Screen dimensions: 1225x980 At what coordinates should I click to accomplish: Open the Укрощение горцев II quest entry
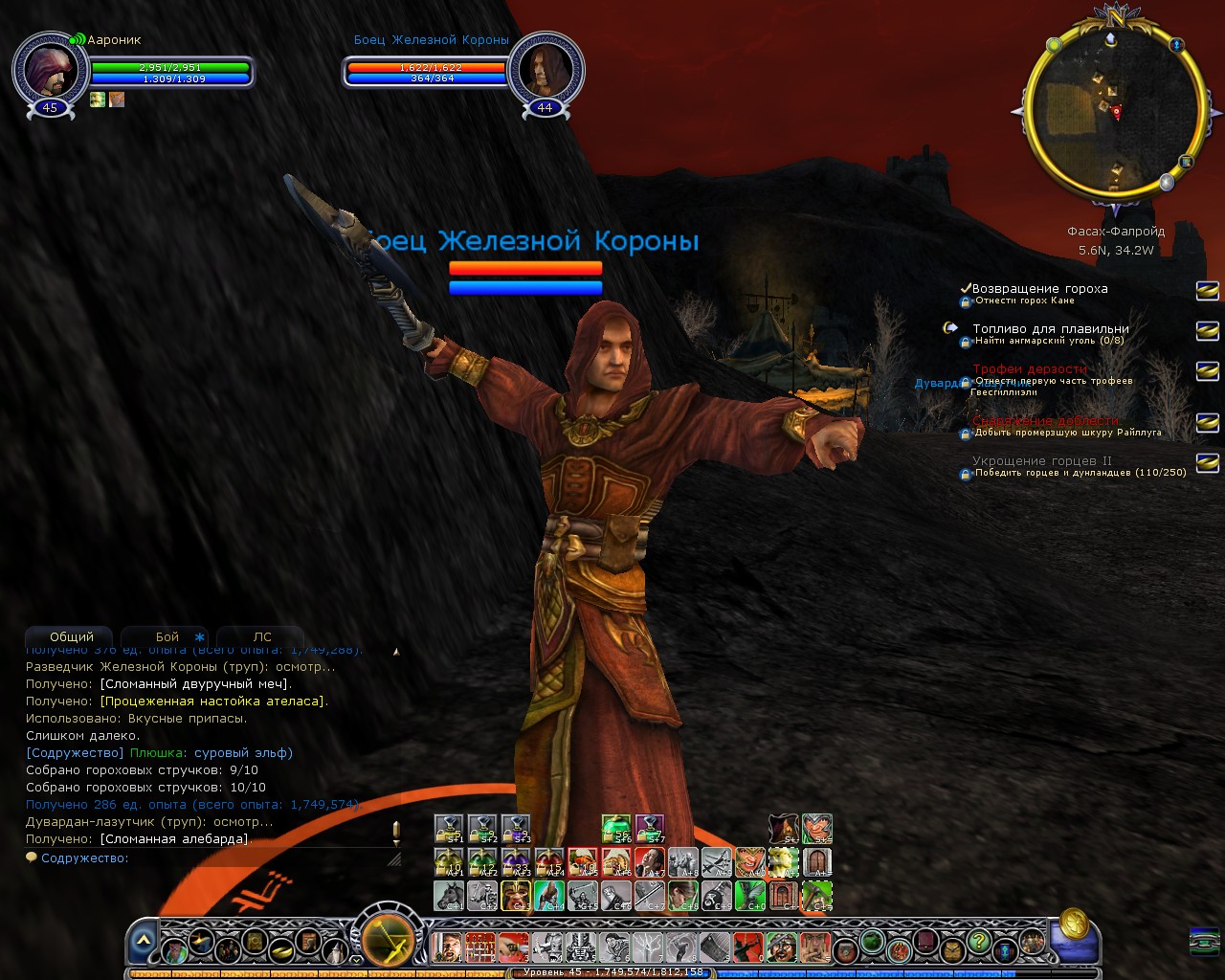coord(1041,460)
